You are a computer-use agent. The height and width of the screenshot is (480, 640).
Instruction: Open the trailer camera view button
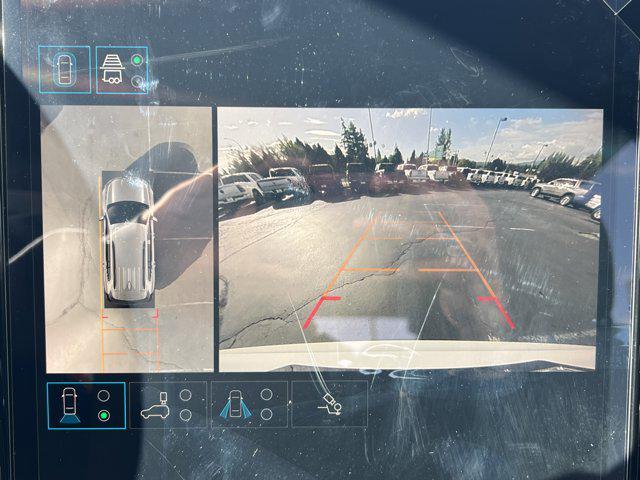point(122,70)
